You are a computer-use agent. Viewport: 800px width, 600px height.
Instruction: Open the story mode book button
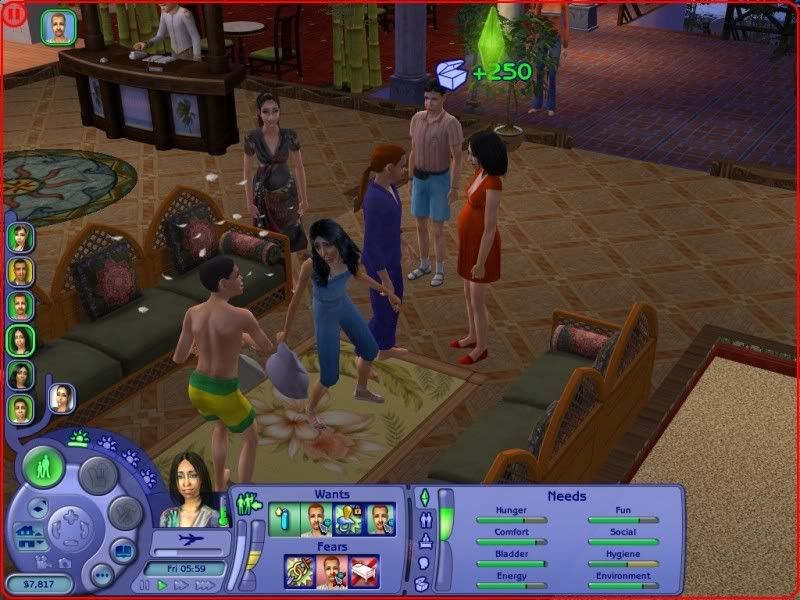coord(124,550)
